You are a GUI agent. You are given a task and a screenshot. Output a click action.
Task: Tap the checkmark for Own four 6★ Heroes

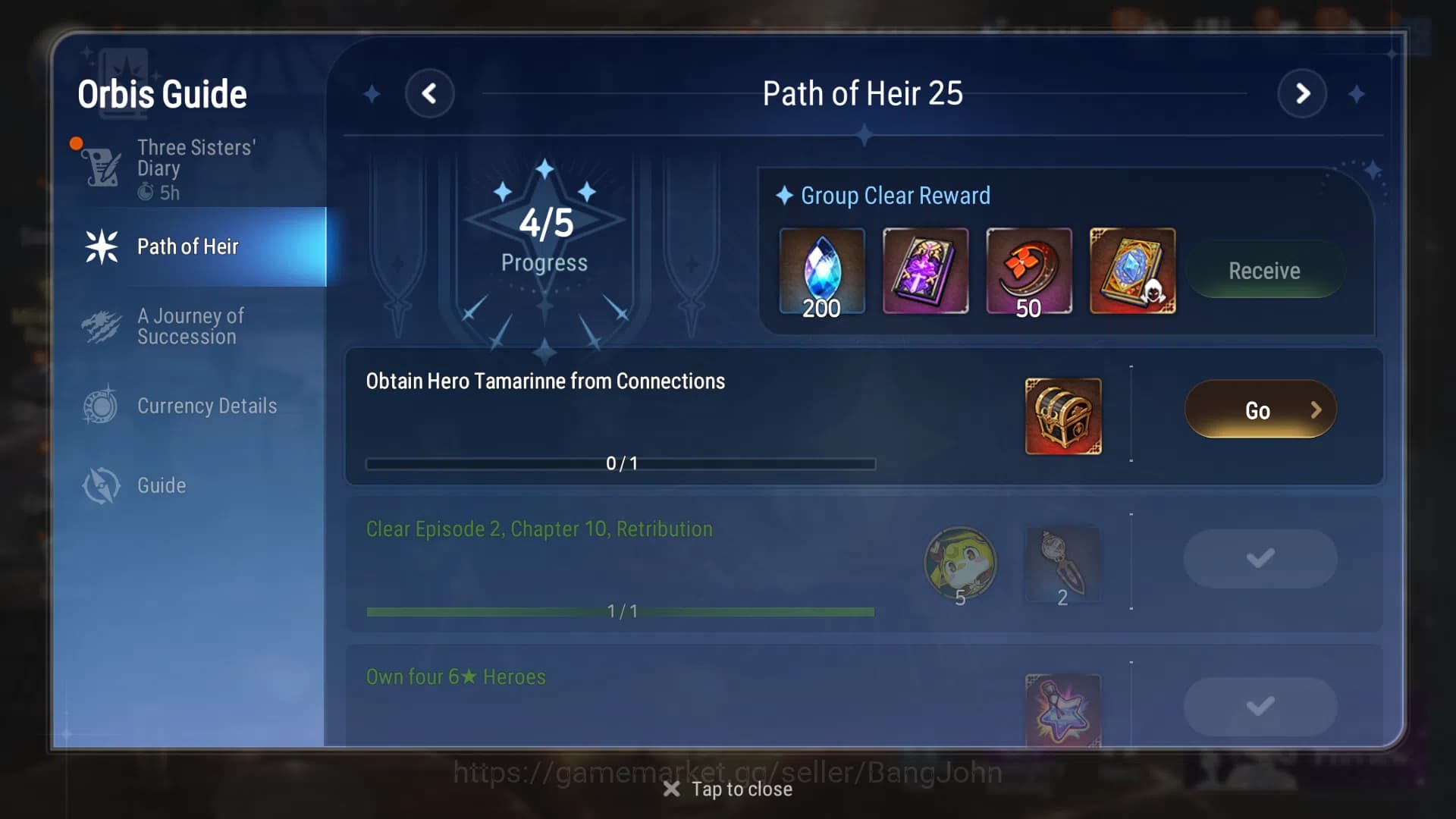click(x=1260, y=705)
